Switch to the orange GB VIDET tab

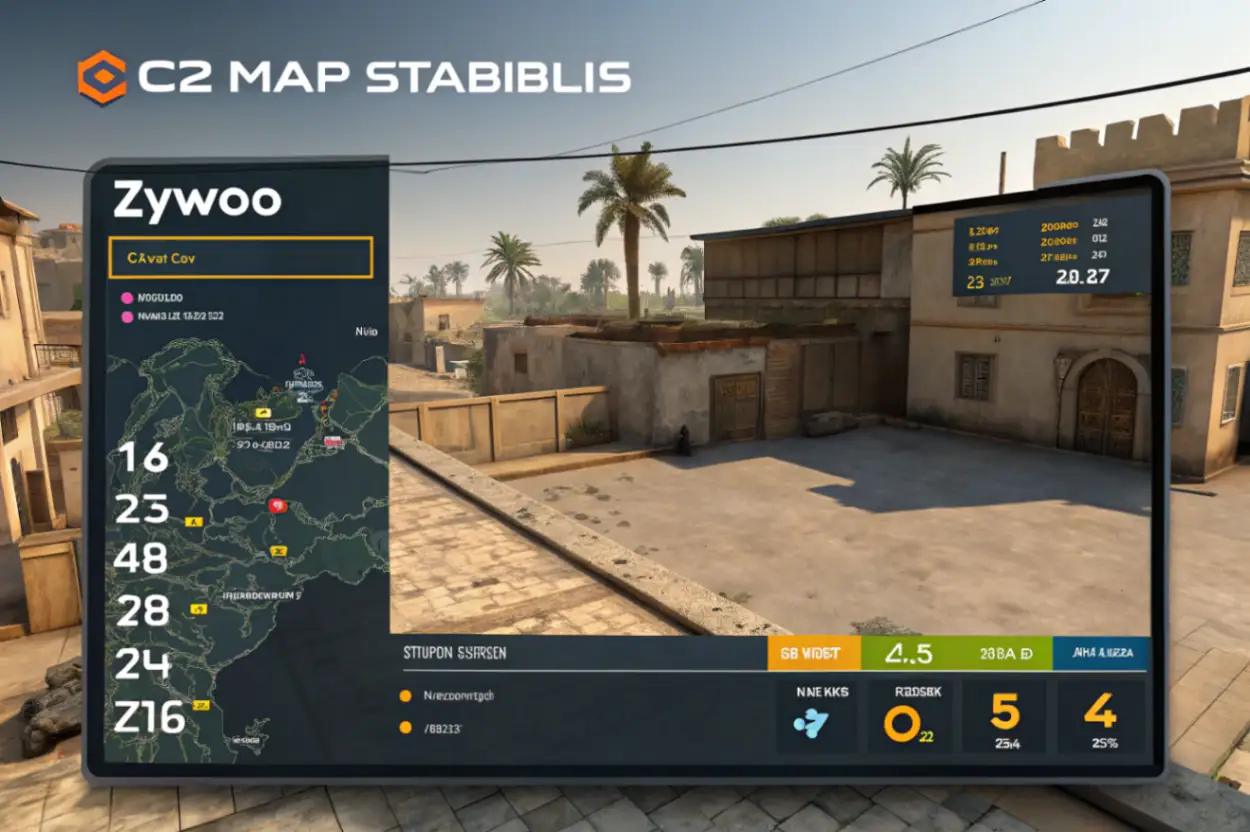[x=814, y=653]
